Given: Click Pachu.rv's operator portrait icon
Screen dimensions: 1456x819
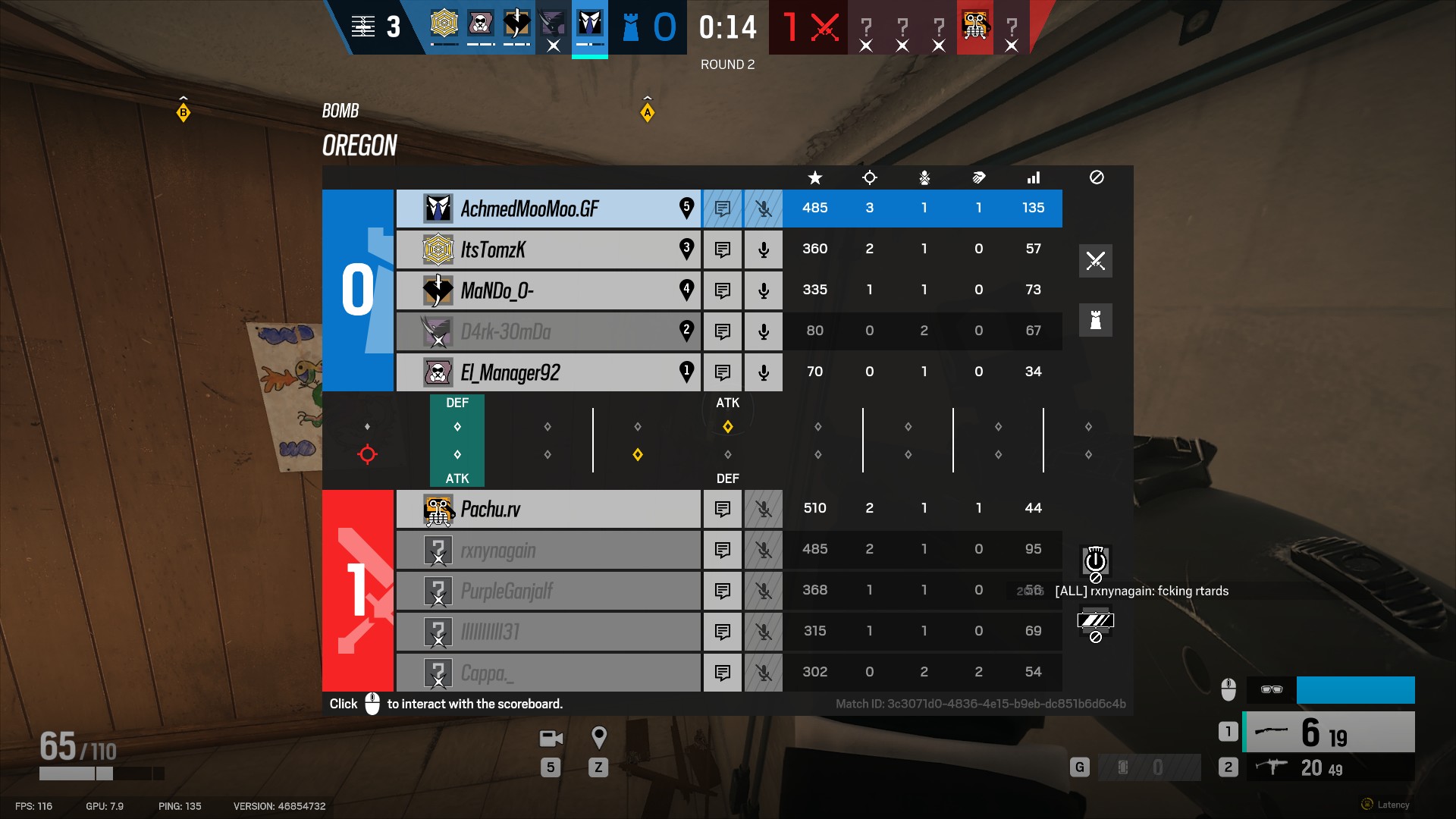Looking at the screenshot, I should (x=438, y=508).
